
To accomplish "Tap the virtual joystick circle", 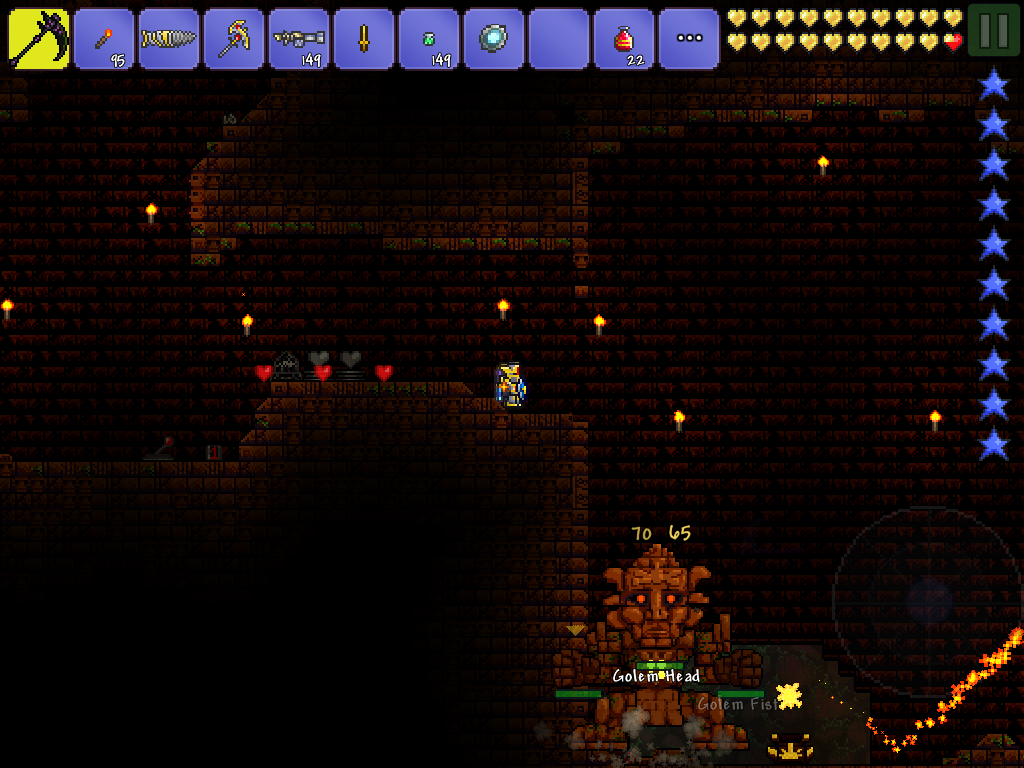I will click(x=927, y=601).
